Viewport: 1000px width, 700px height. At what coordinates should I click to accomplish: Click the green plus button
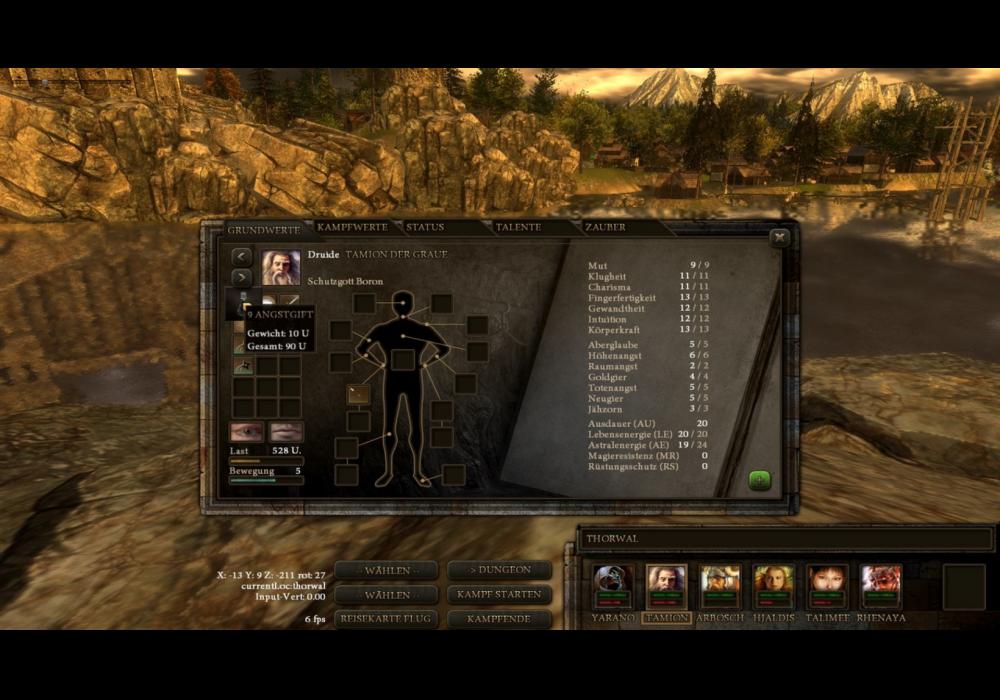760,480
